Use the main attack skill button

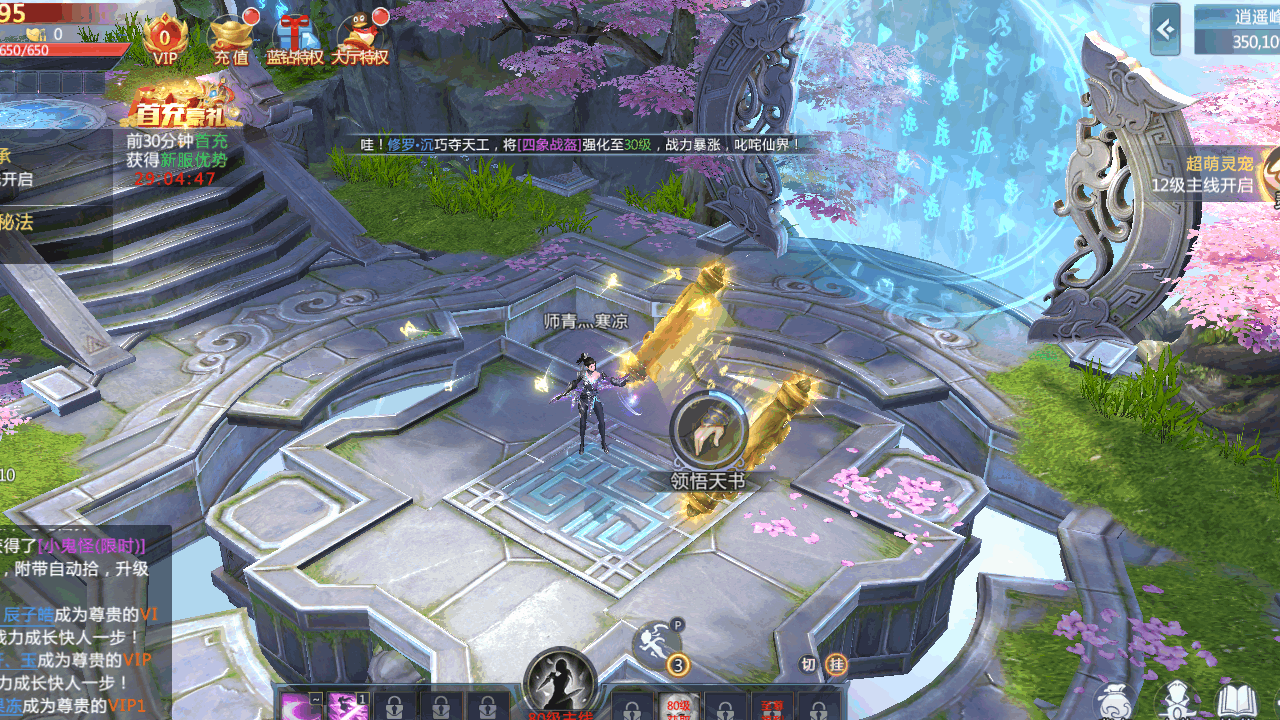(560, 685)
